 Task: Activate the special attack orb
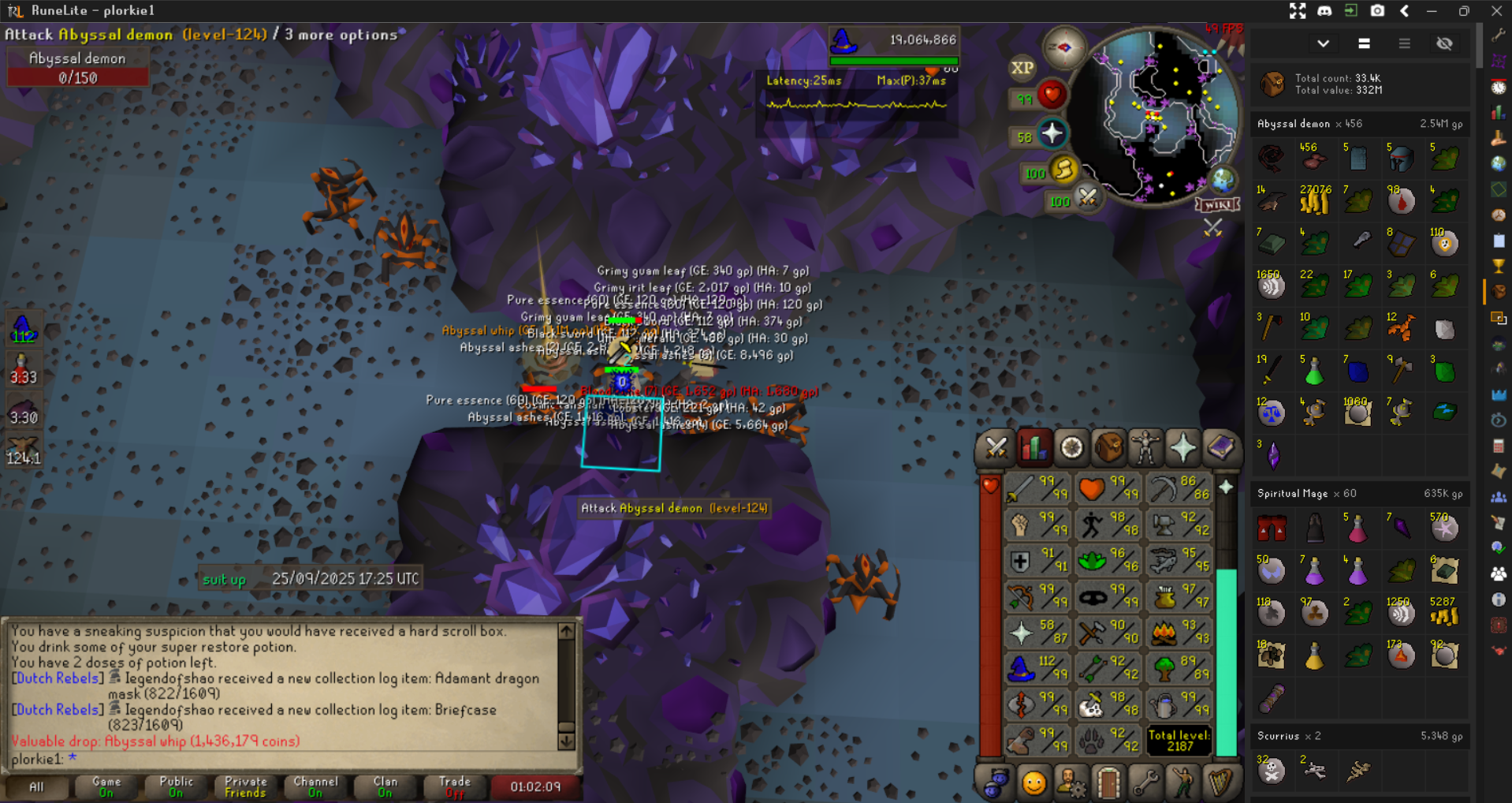point(1087,197)
